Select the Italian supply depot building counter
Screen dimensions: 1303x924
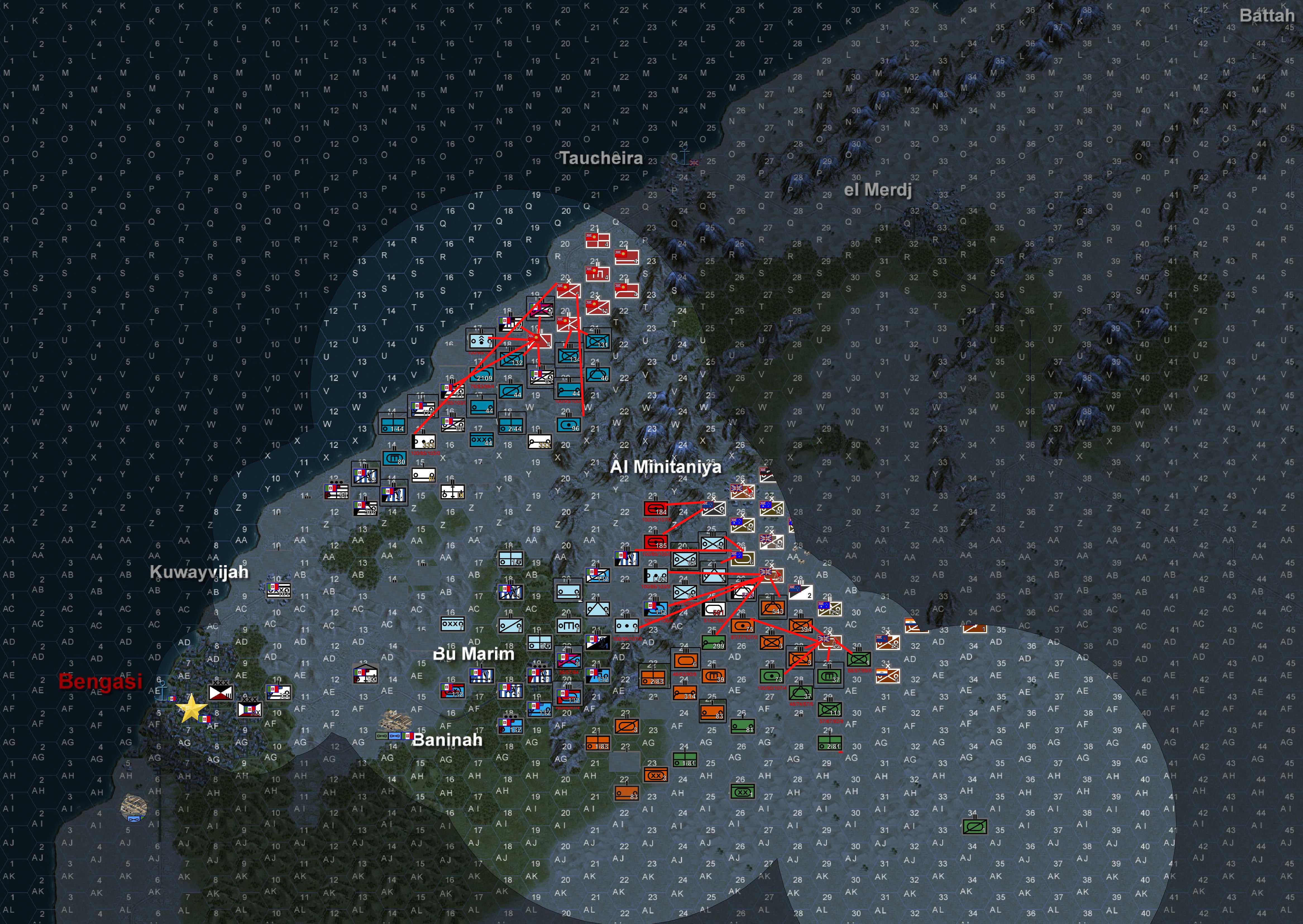tap(365, 674)
